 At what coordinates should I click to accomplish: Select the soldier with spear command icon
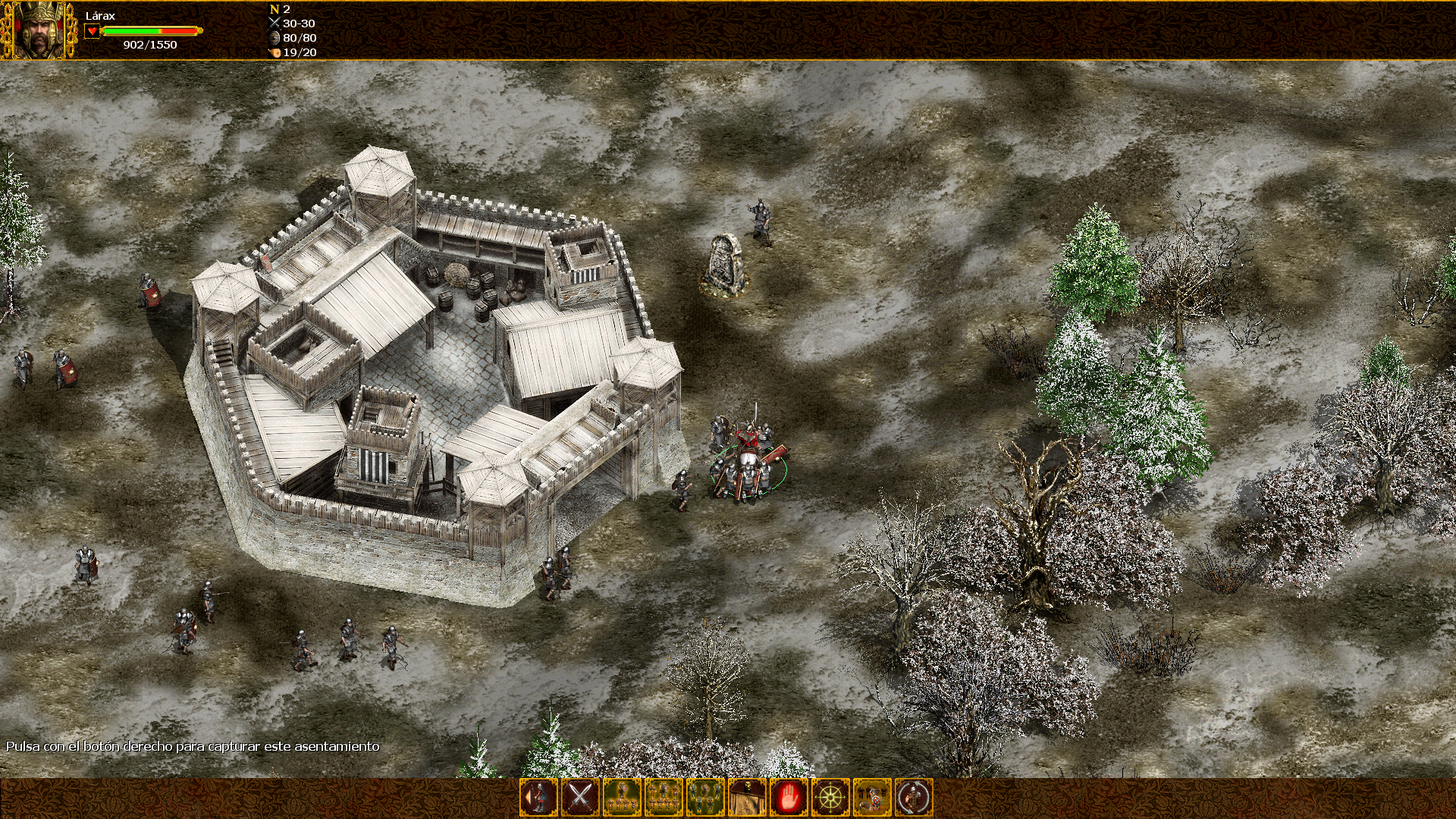pos(538,798)
